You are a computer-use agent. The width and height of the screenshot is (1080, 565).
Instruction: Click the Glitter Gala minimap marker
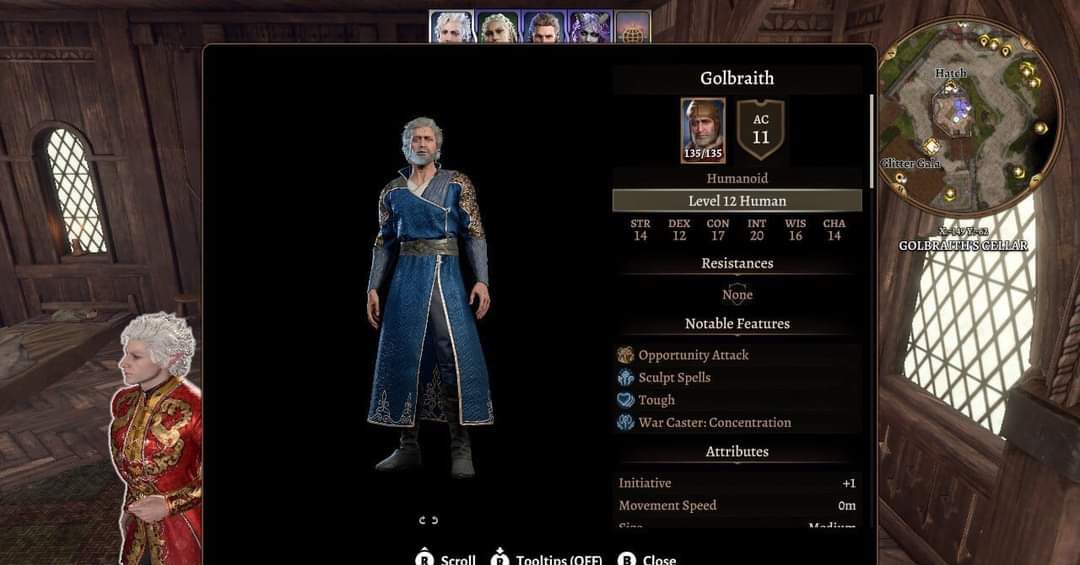click(911, 164)
